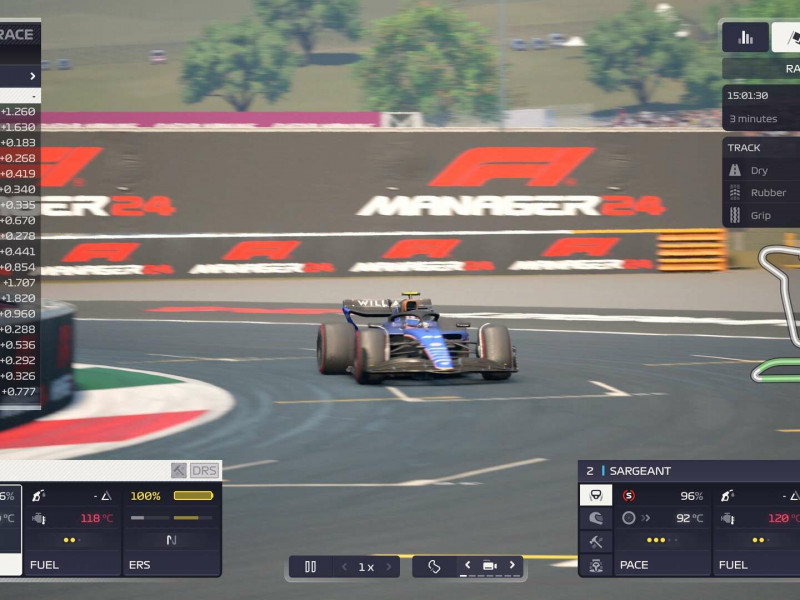Open the circuit map view button
This screenshot has height=600, width=800.
point(434,566)
